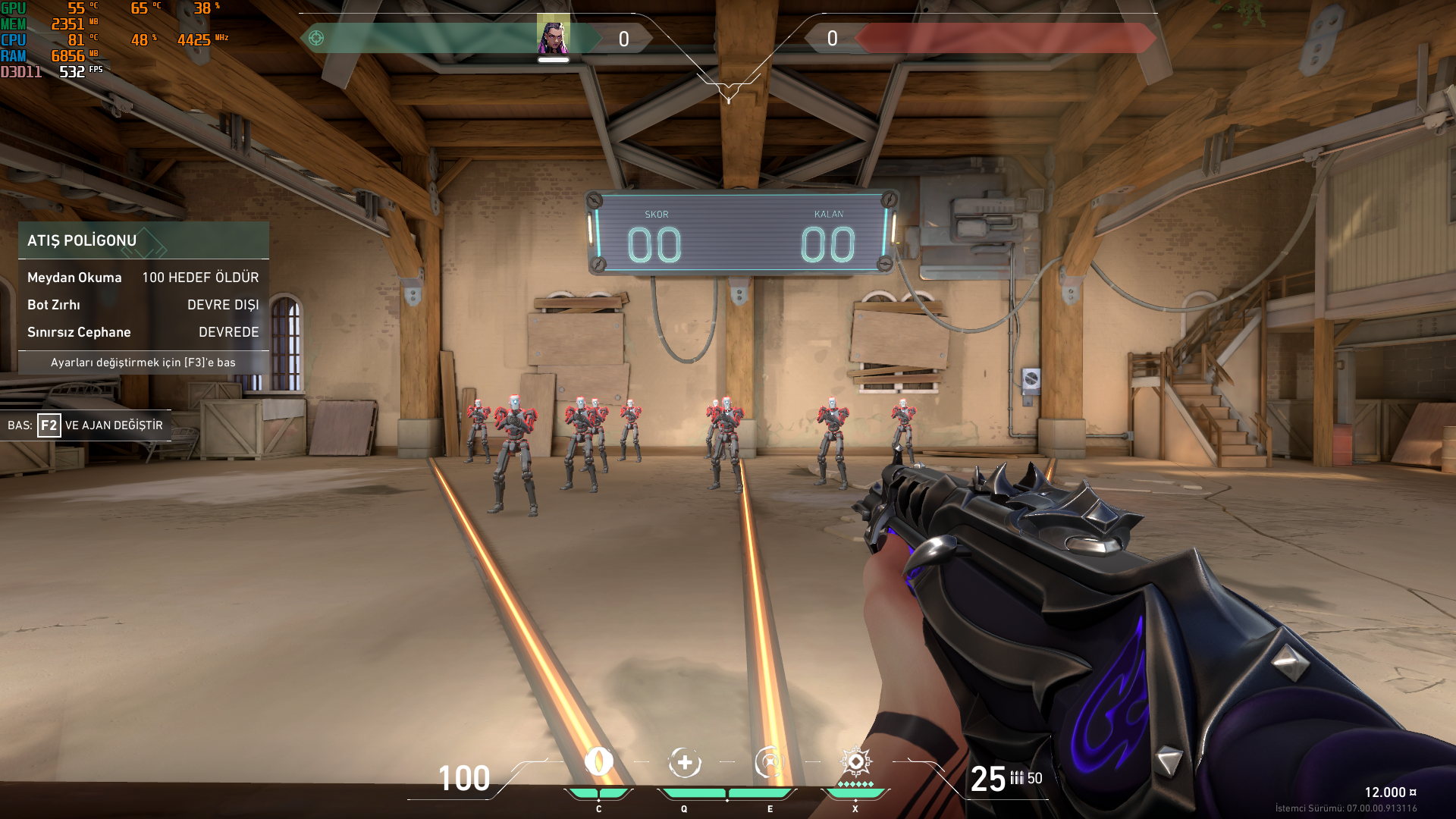Viewport: 1456px width, 819px height.
Task: Toggle the Bot Zırhı setting
Action: 143,305
